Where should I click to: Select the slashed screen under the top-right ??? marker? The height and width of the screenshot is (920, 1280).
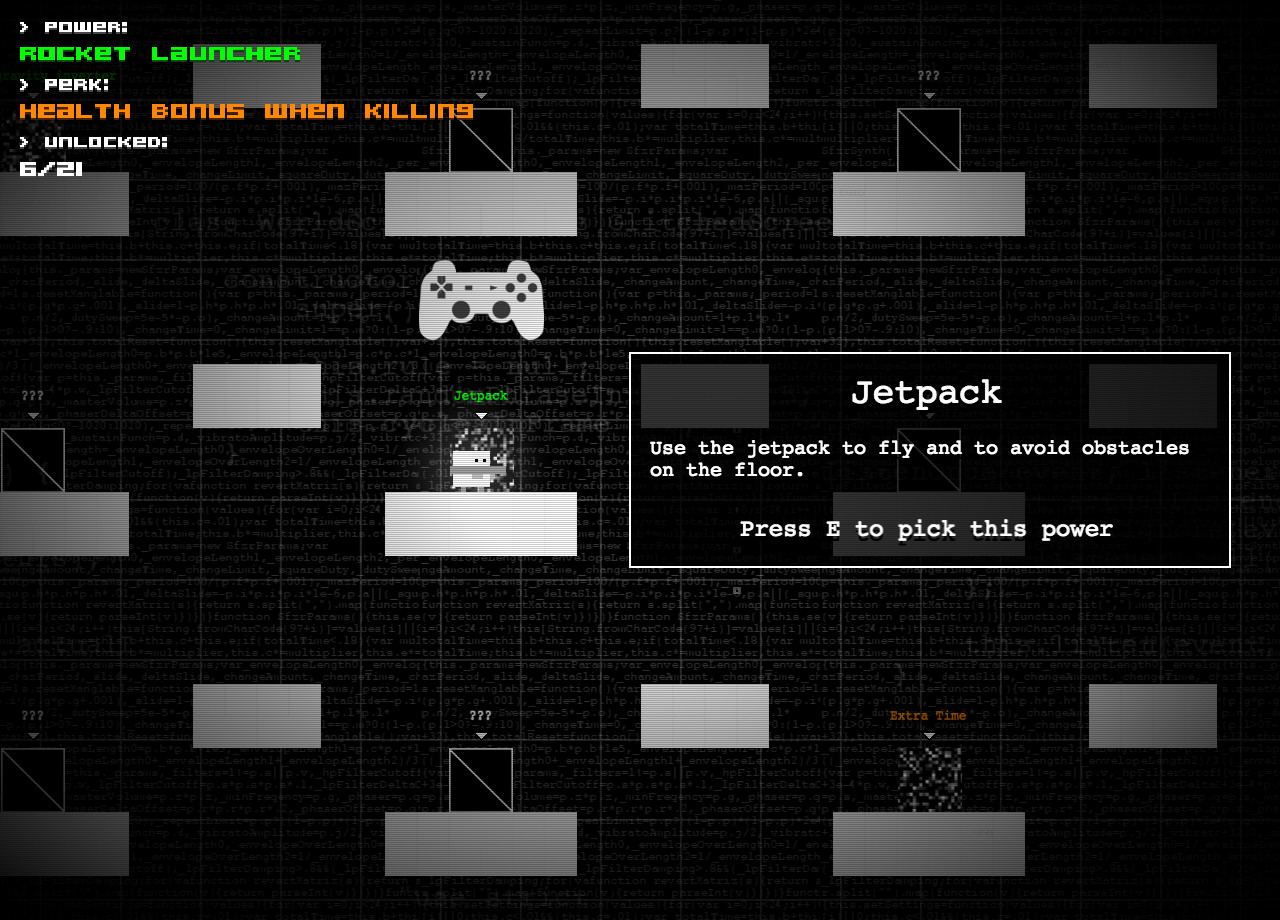click(931, 139)
